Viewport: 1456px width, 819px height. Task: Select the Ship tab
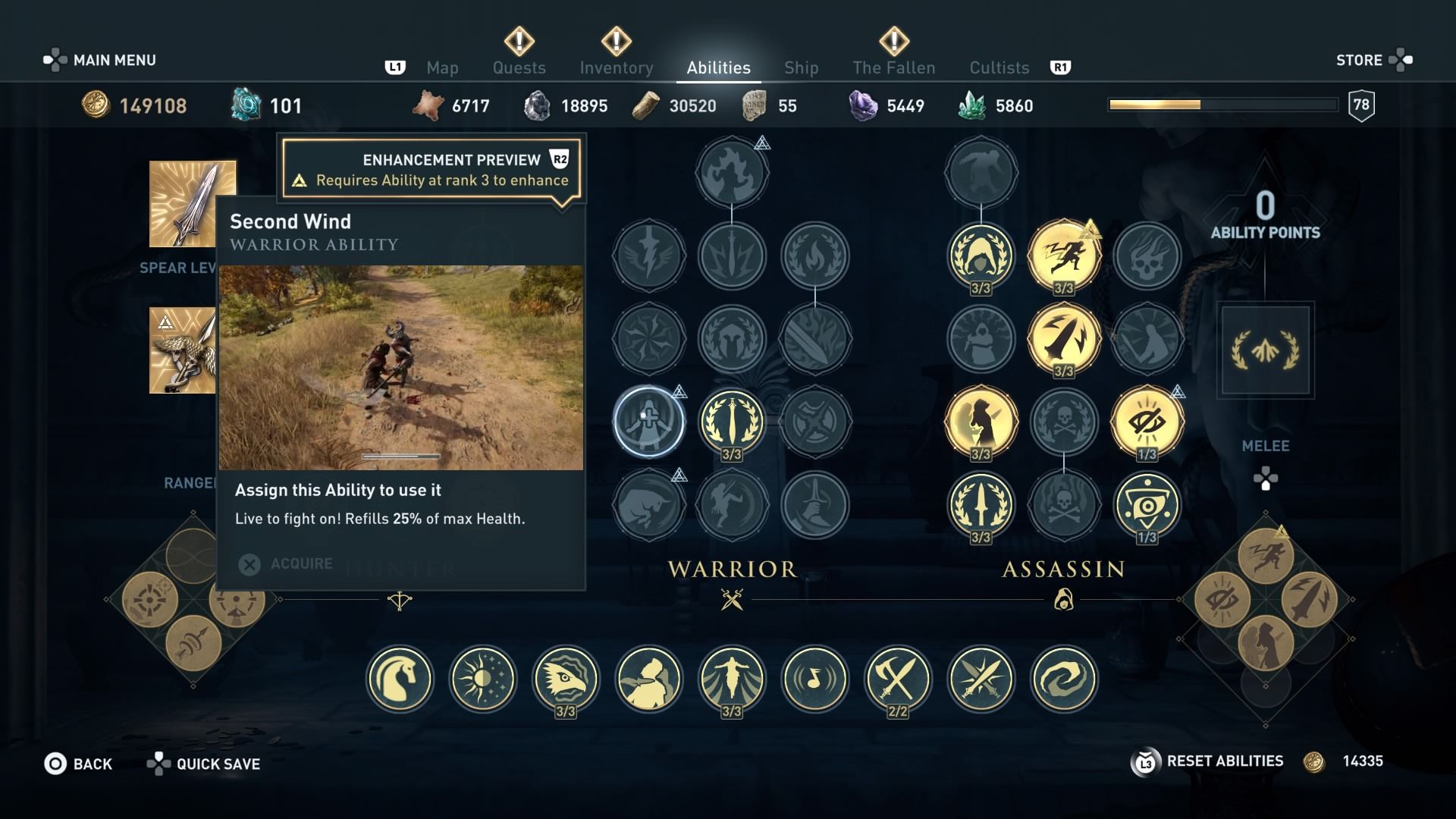tap(801, 67)
